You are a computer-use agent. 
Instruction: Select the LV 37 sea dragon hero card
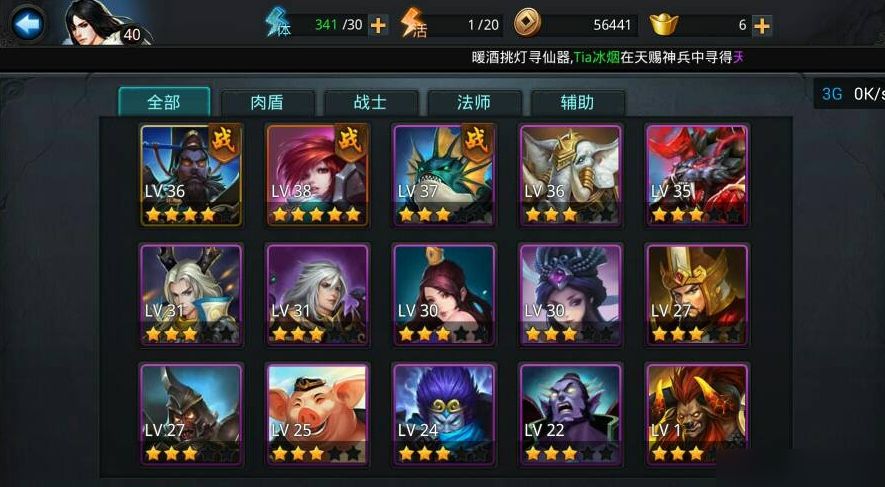click(444, 174)
